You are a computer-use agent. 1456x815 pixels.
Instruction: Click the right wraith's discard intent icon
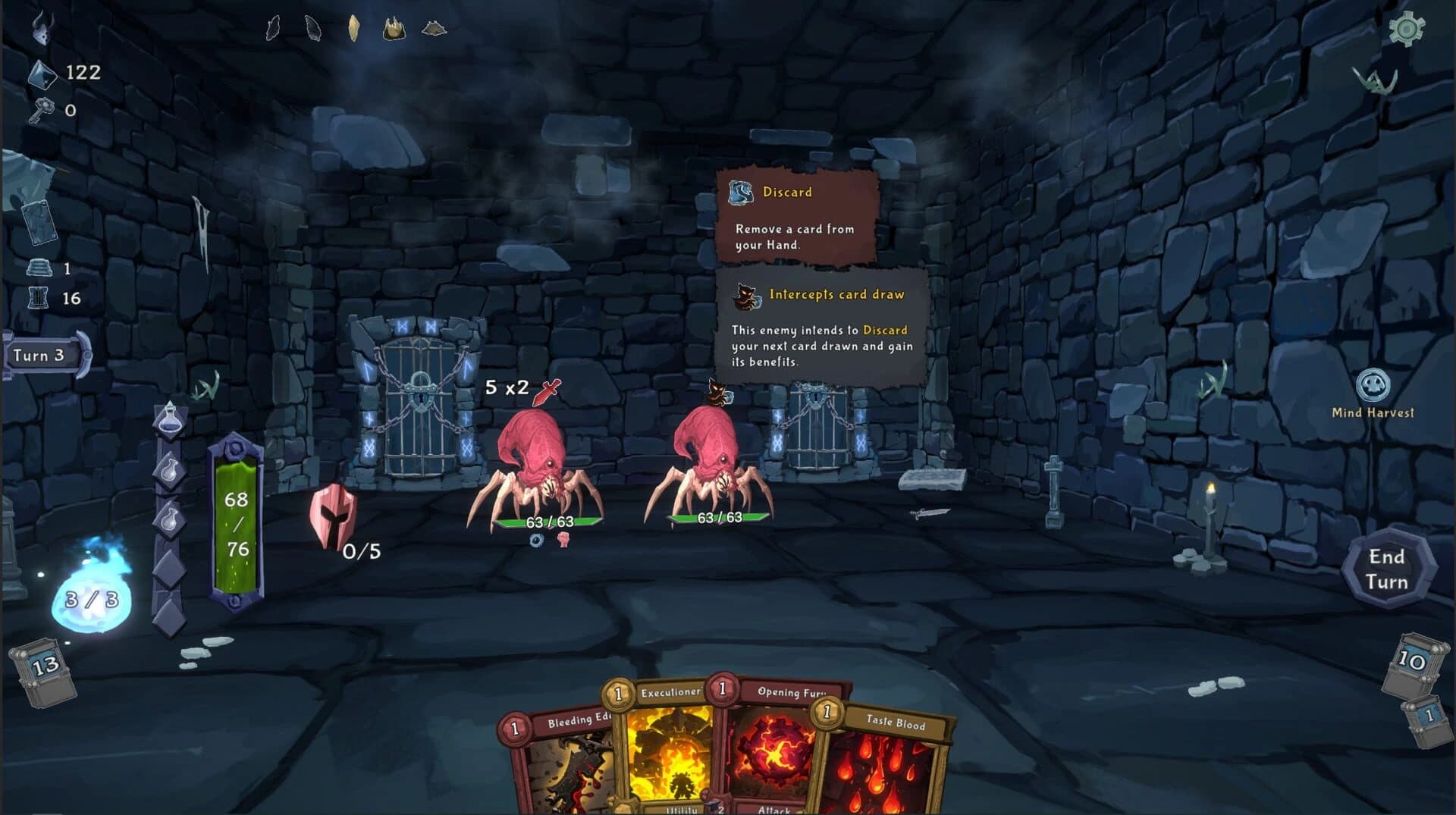point(716,391)
